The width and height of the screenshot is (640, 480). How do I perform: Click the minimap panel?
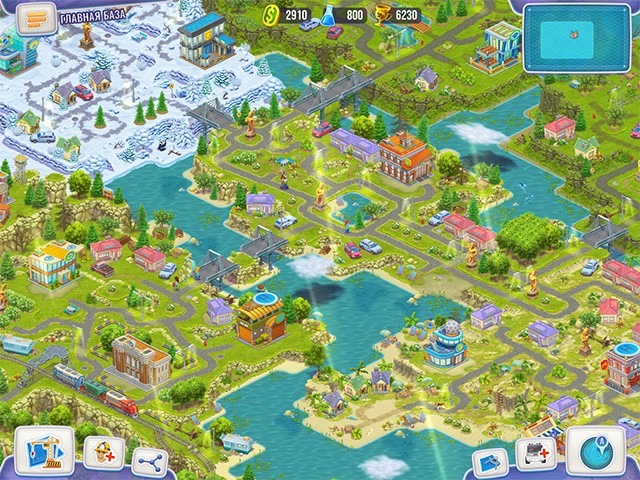pos(577,38)
